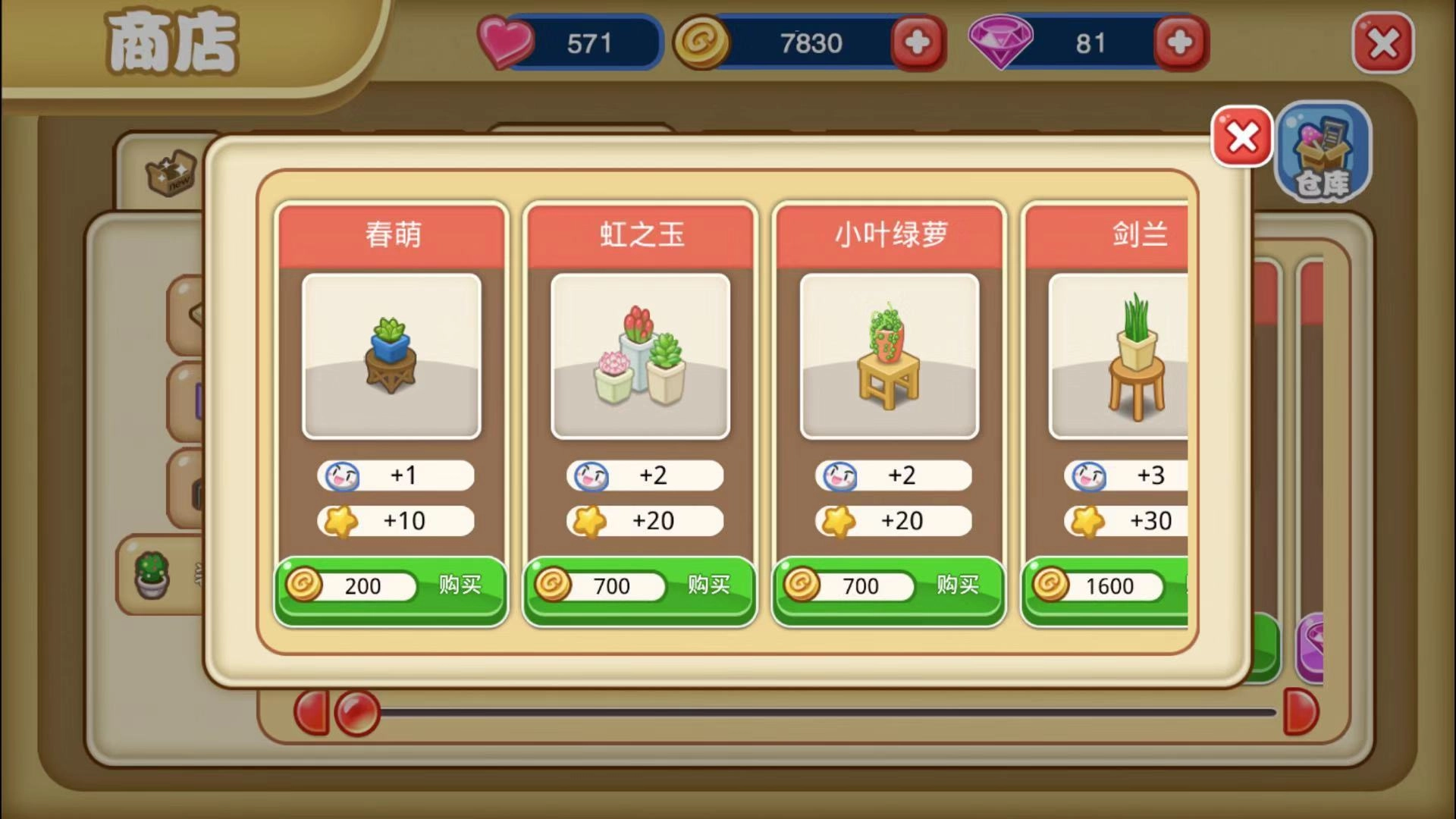
Task: Open the 'new' gift box tab
Action: tap(171, 173)
